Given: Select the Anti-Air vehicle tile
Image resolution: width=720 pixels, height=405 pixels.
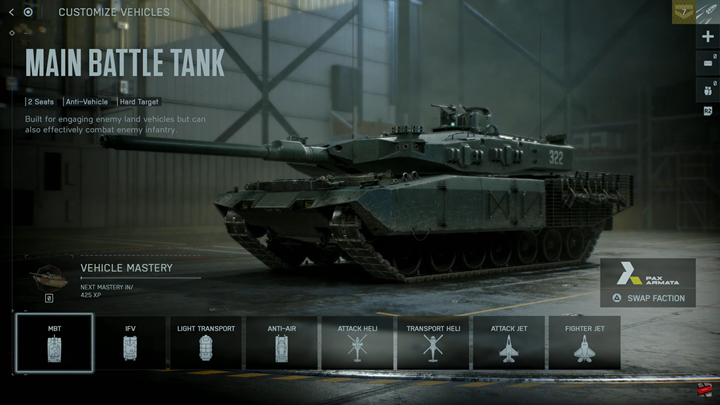Looking at the screenshot, I should click(282, 343).
